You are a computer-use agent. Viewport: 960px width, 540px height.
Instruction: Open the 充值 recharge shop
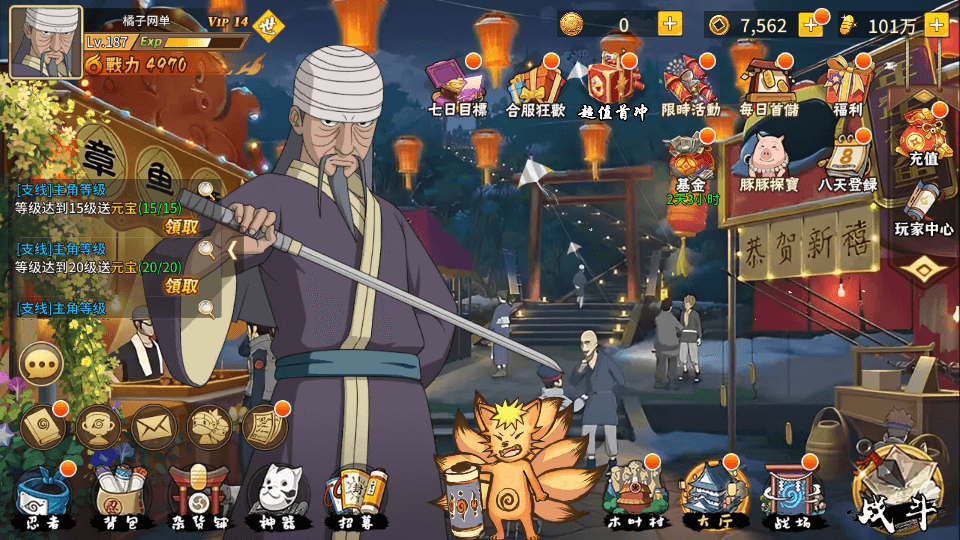[x=922, y=135]
